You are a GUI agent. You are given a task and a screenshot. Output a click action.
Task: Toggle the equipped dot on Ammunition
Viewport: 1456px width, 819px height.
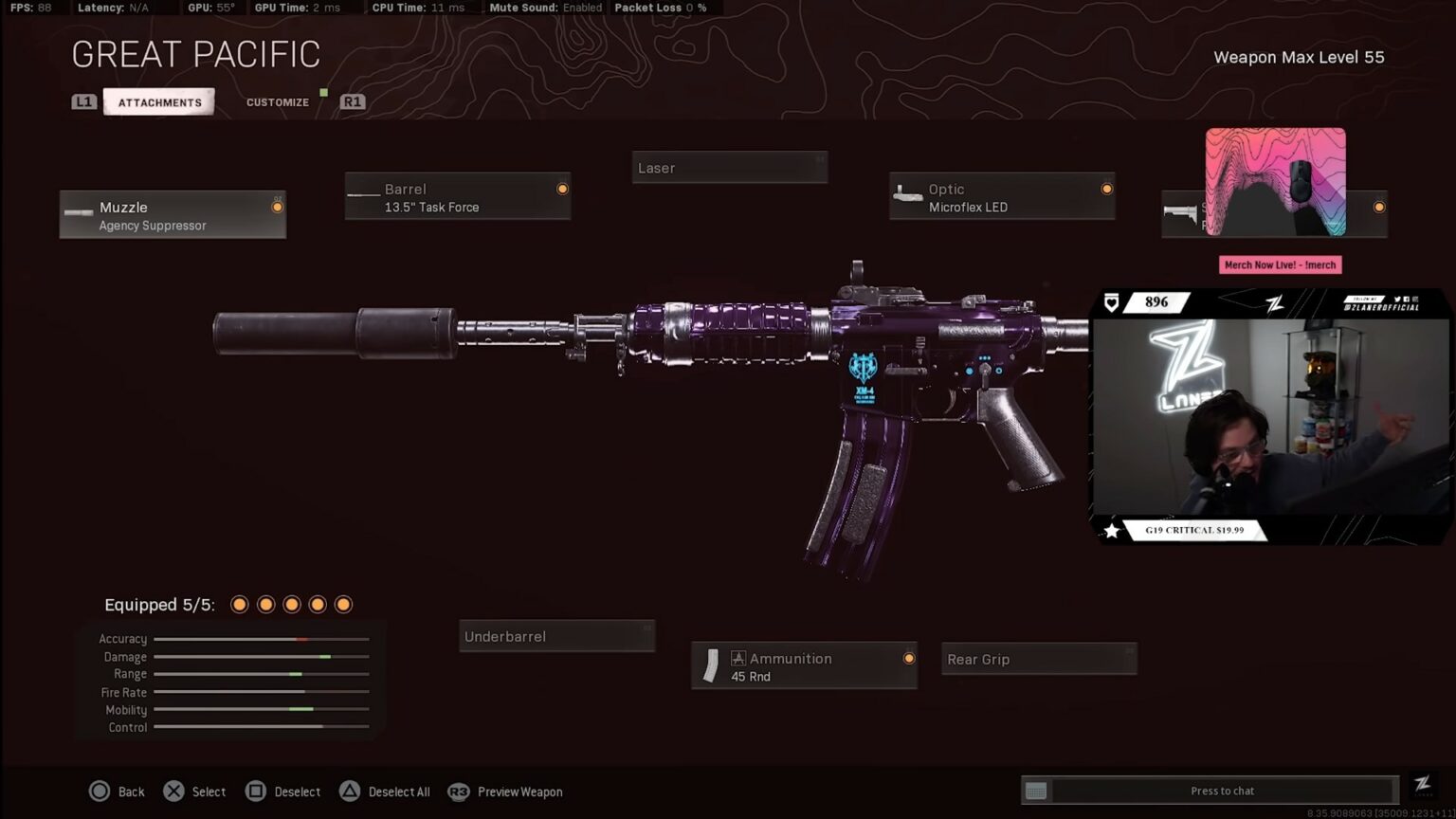pyautogui.click(x=909, y=658)
